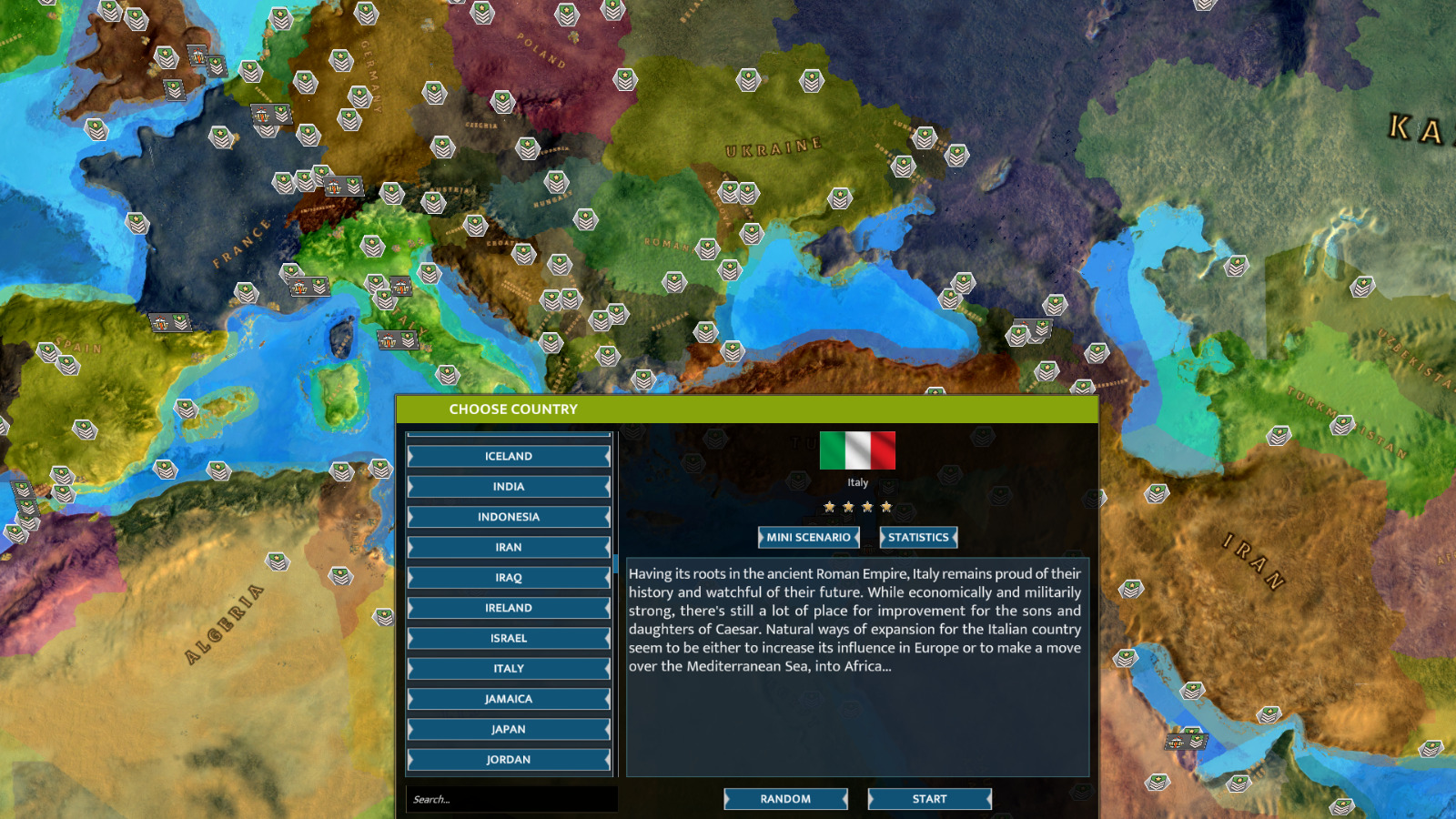1456x819 pixels.
Task: Click Italy's flag thumbnail
Action: click(856, 449)
